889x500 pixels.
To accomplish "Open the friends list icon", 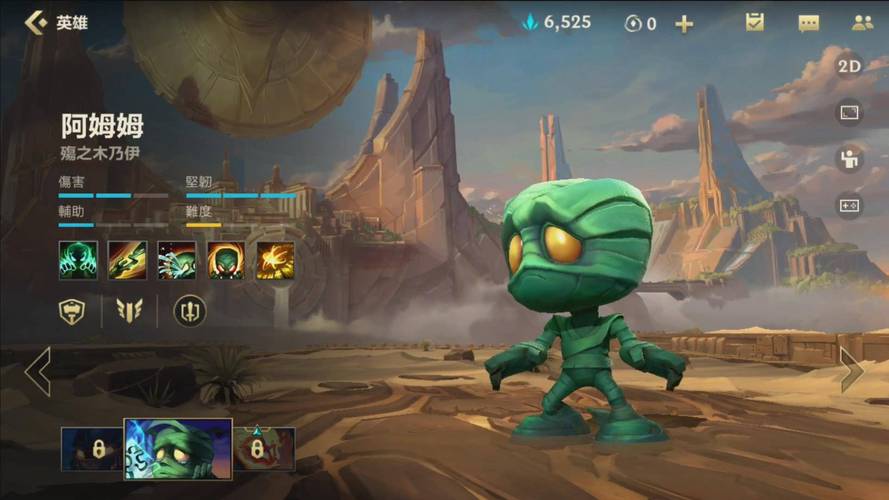I will coord(862,22).
